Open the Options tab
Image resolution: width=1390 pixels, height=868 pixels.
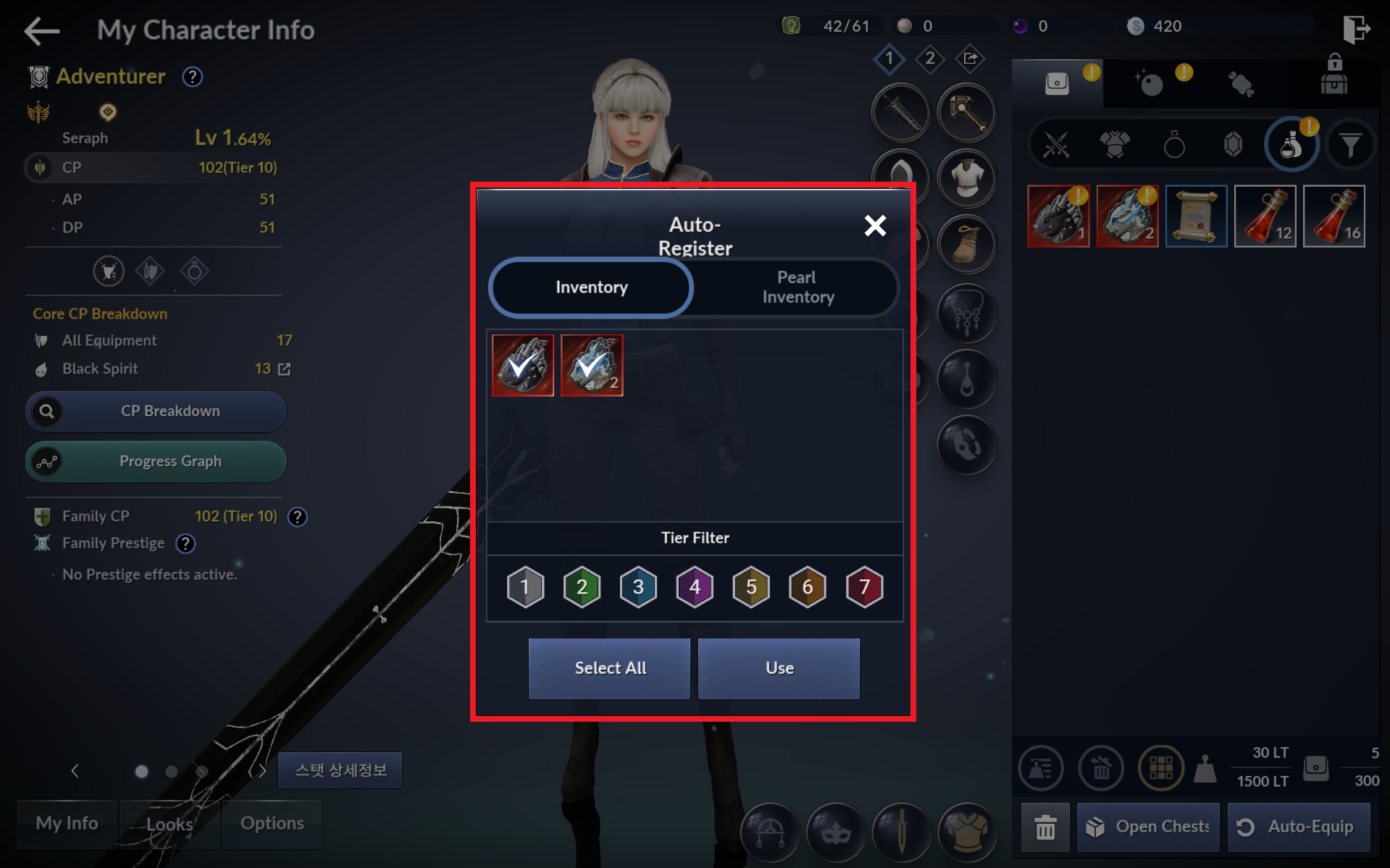[272, 824]
